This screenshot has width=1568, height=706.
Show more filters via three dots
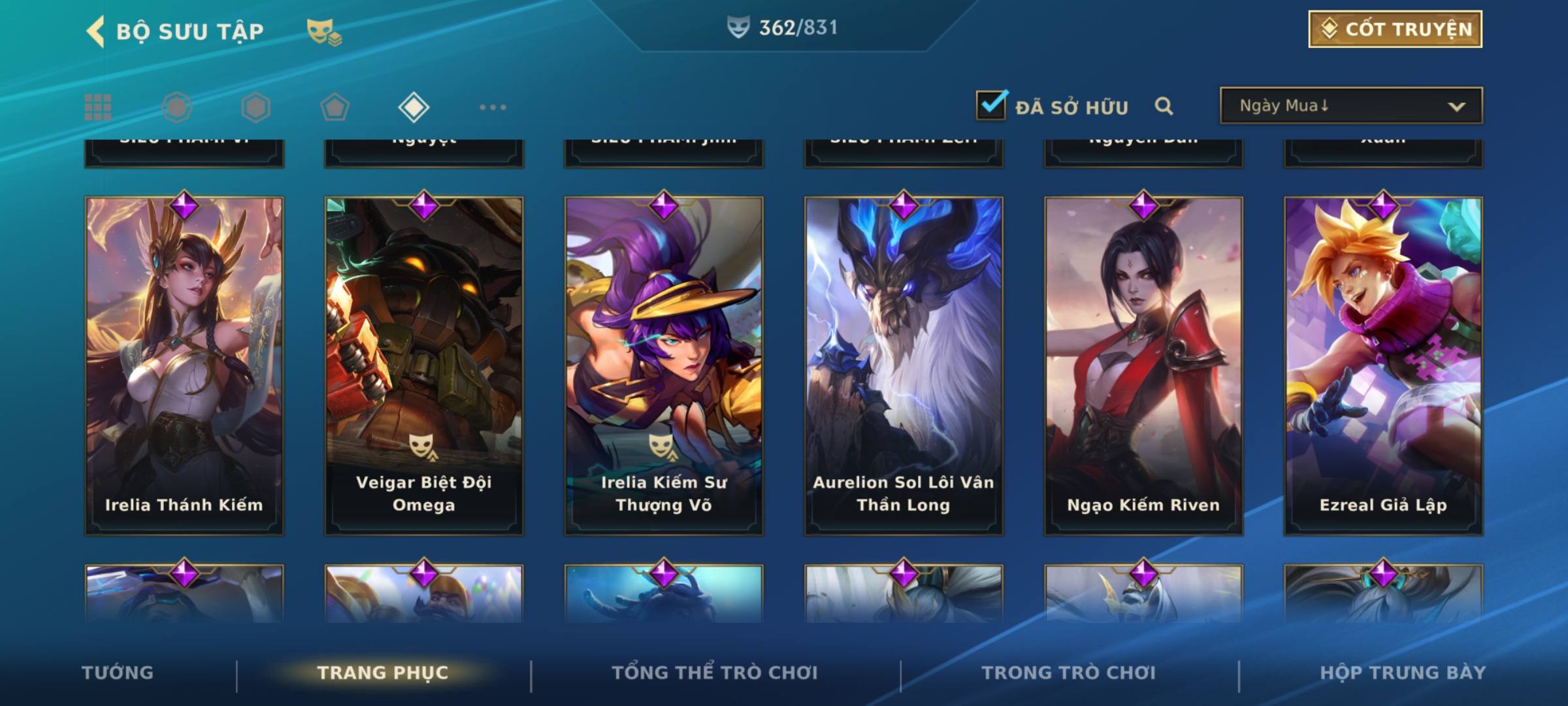click(x=493, y=107)
